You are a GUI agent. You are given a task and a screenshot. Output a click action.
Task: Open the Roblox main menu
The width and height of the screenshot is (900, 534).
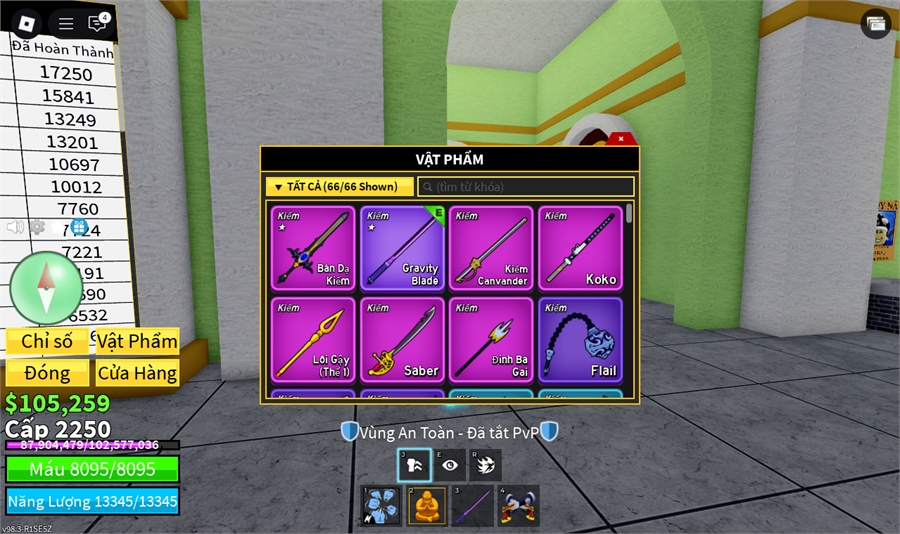(28, 23)
